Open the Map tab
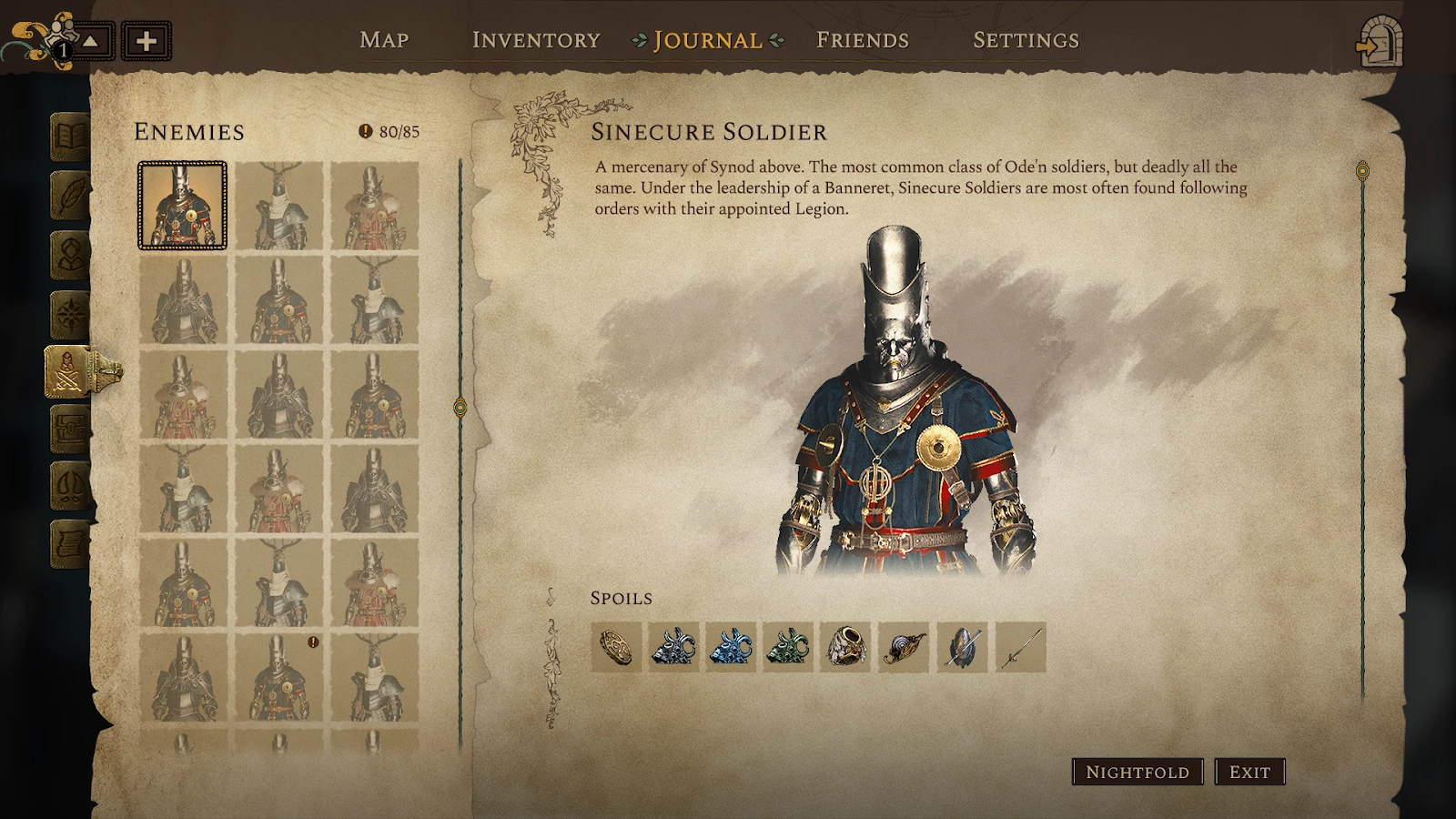Image resolution: width=1456 pixels, height=819 pixels. pyautogui.click(x=384, y=40)
